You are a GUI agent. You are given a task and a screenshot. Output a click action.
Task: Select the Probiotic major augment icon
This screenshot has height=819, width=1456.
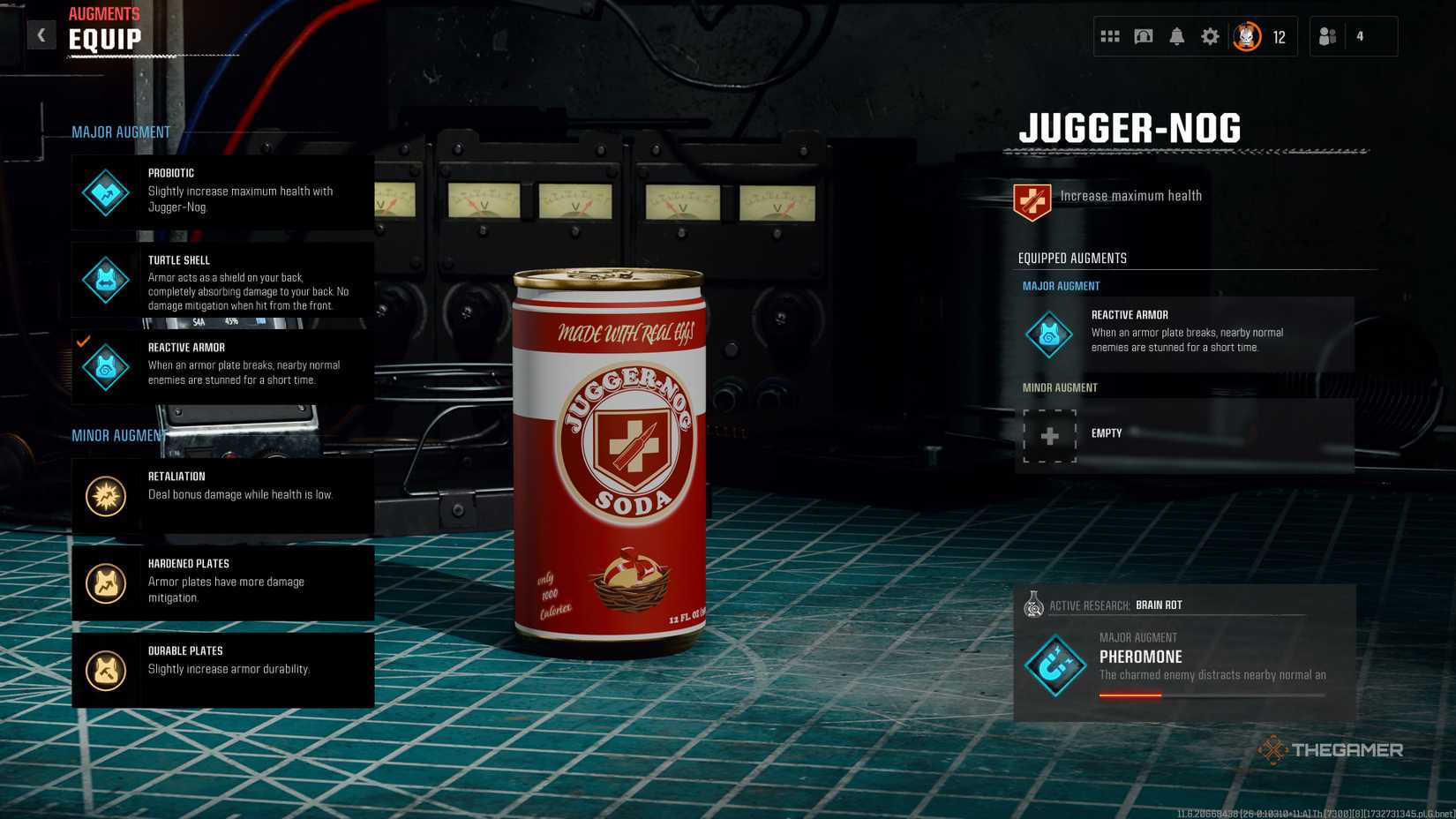coord(105,192)
